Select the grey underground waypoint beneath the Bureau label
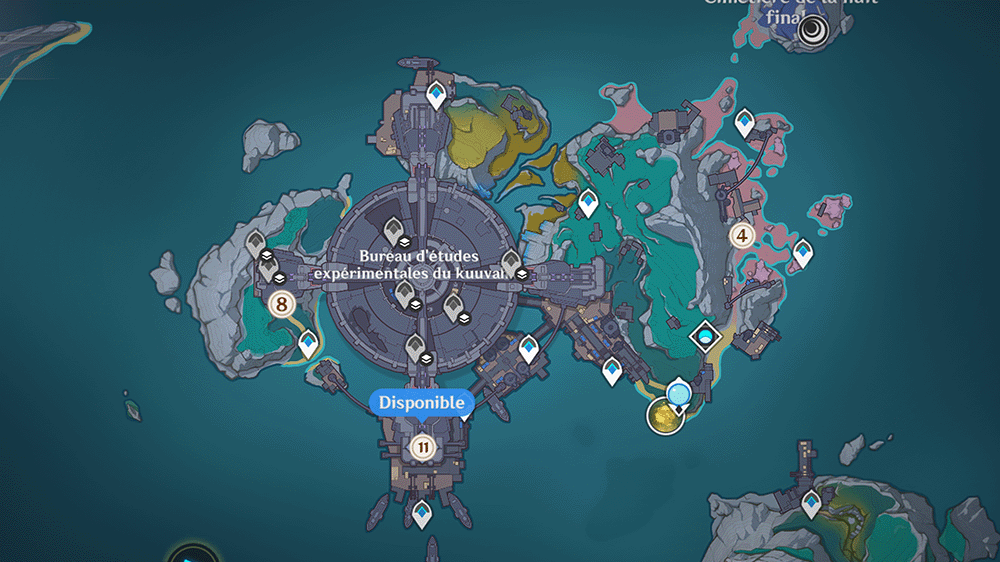Image resolution: width=1000 pixels, height=562 pixels. (405, 294)
